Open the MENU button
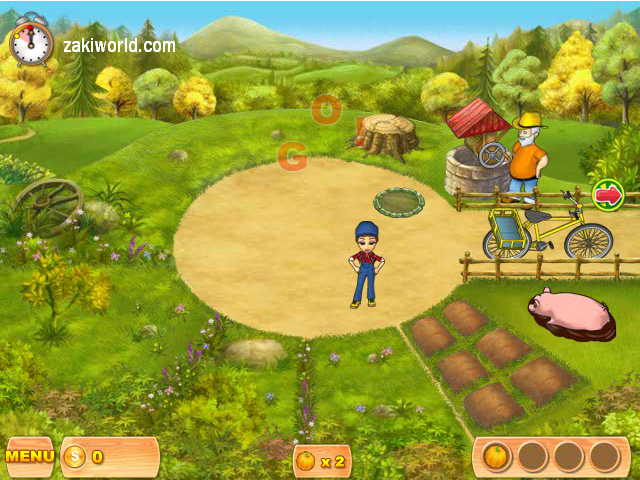The width and height of the screenshot is (640, 480). point(30,457)
